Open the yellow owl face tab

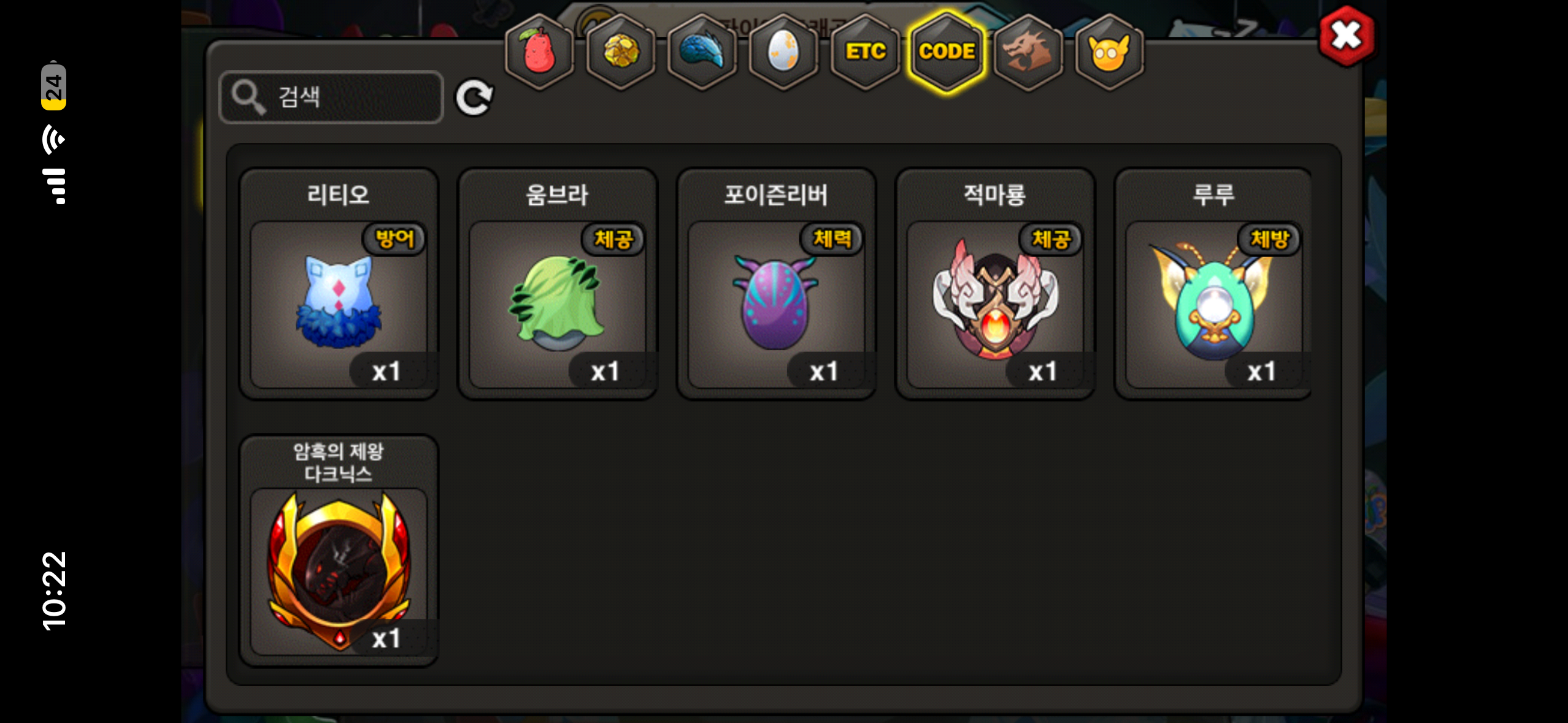(x=1109, y=52)
